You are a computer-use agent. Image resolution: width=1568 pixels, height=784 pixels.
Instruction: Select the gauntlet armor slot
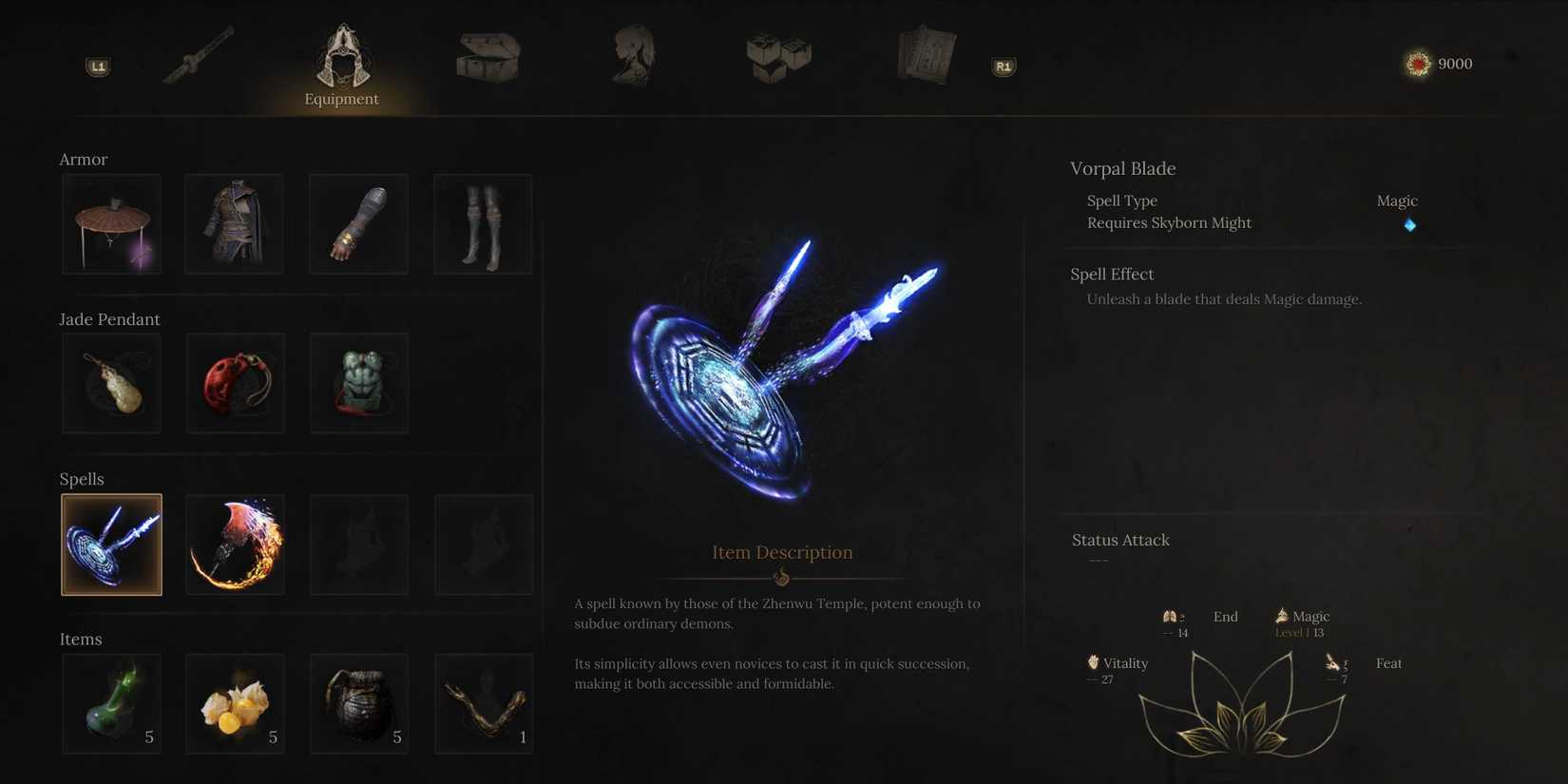(x=358, y=223)
